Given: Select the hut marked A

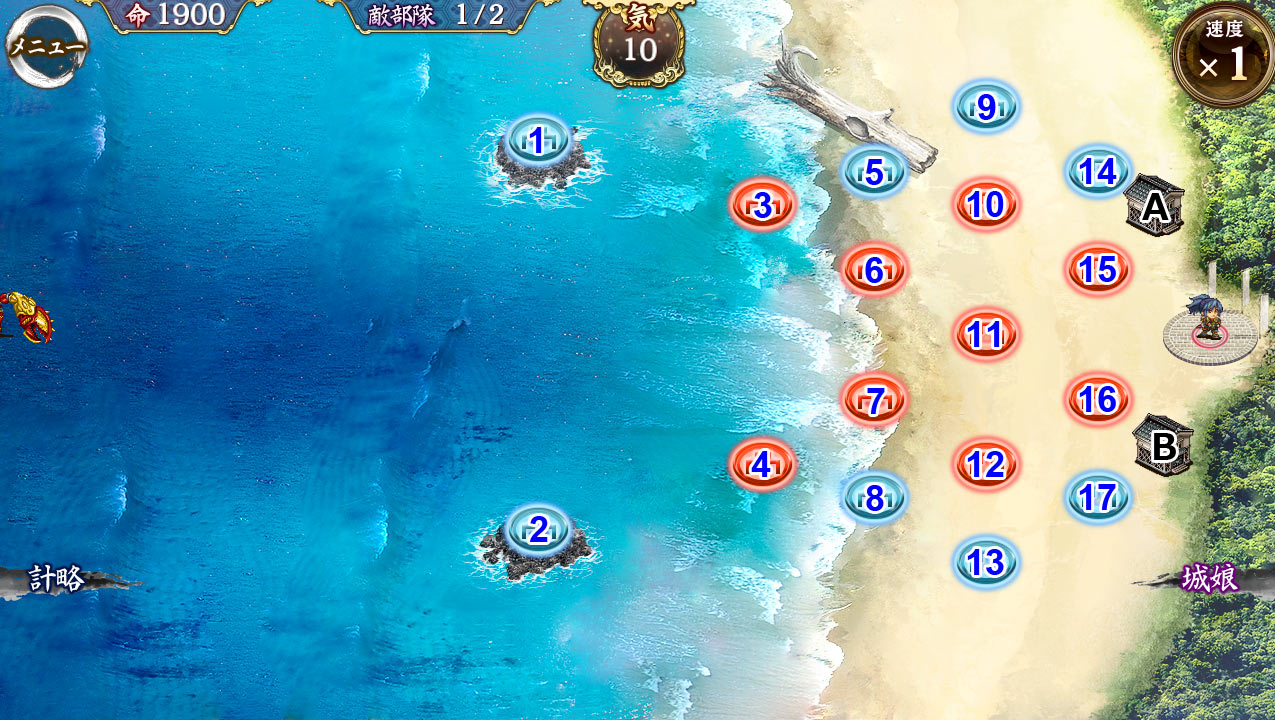Looking at the screenshot, I should click(1155, 207).
